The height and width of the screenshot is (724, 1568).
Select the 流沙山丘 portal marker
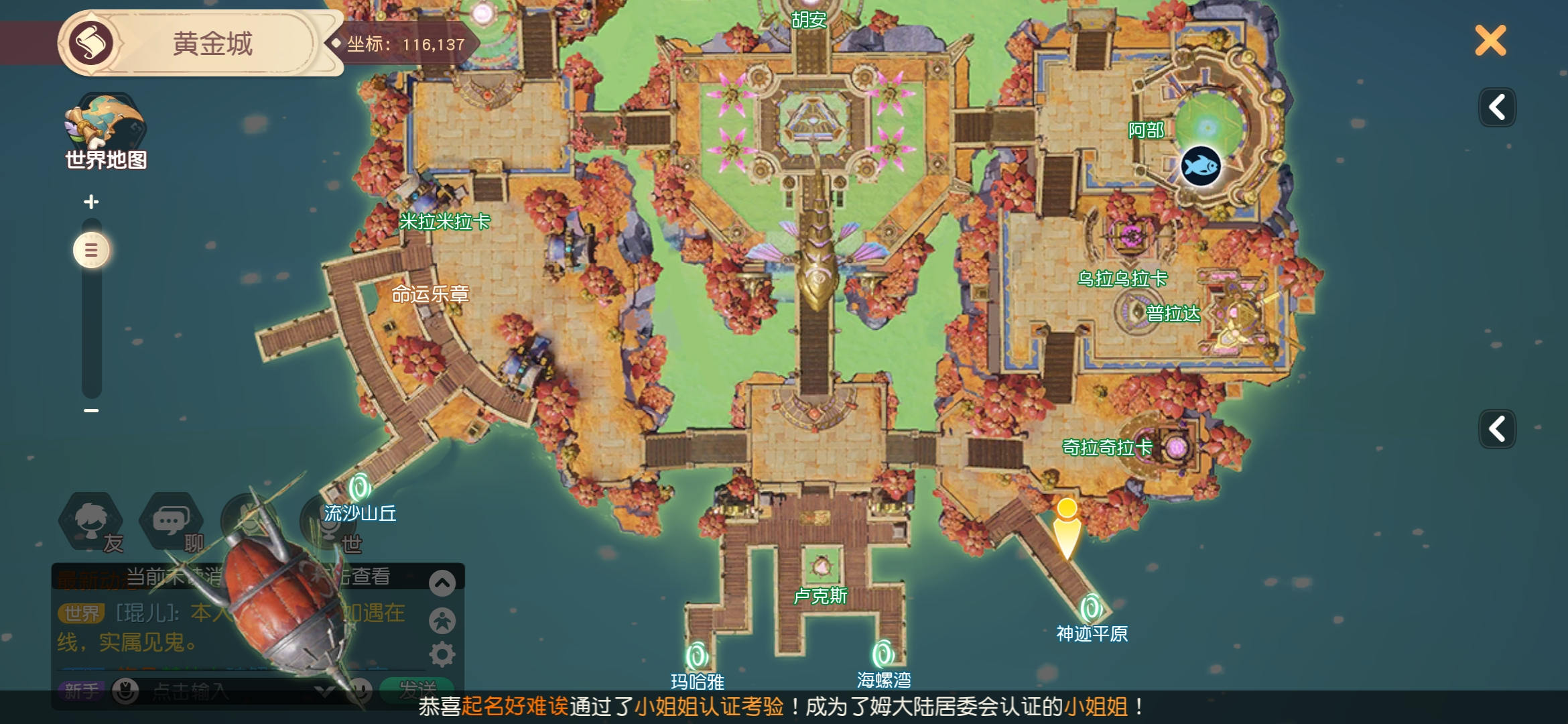point(360,488)
